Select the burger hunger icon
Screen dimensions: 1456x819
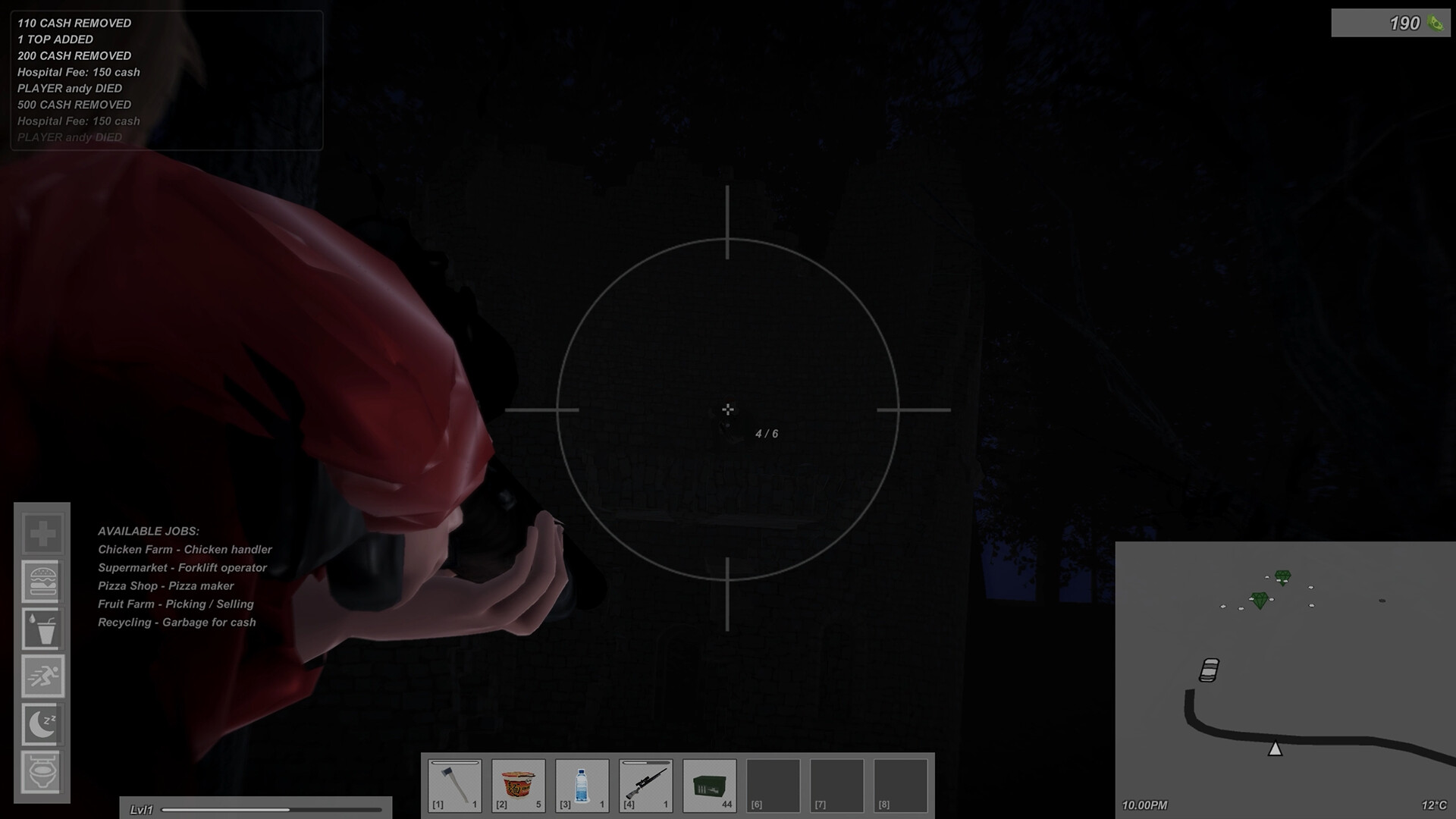[x=42, y=582]
